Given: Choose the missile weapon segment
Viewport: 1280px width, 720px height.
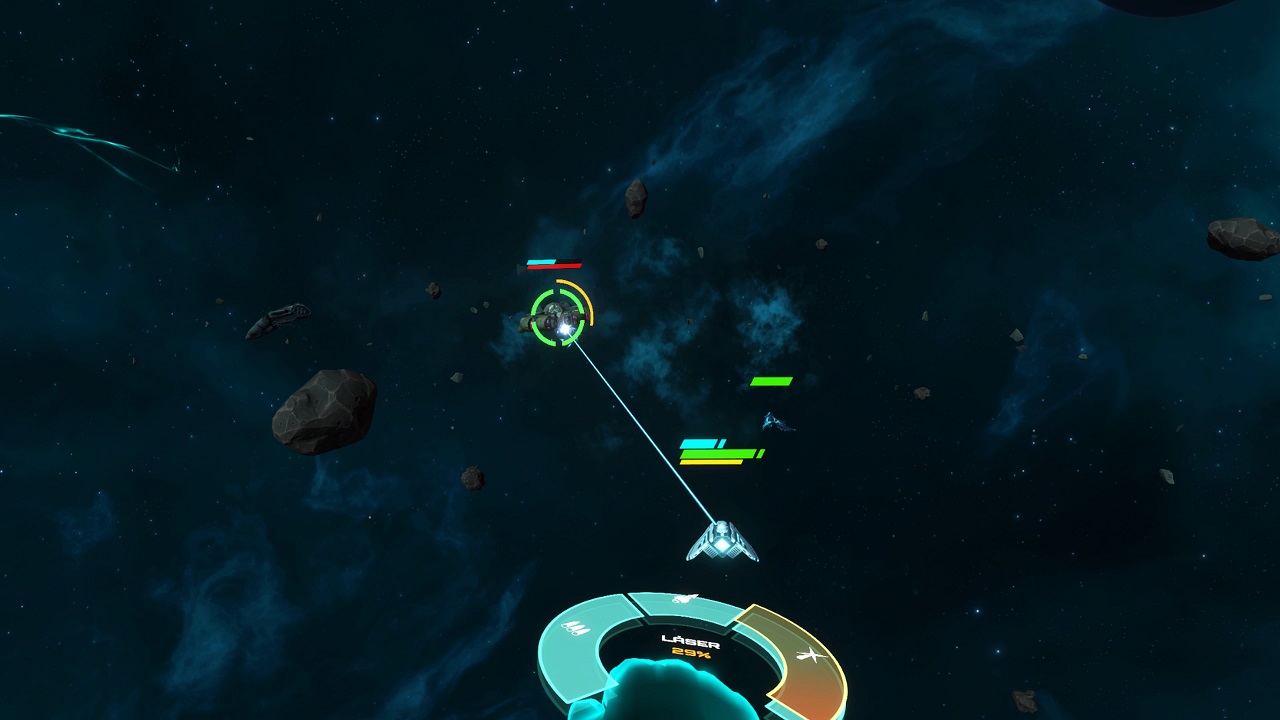Looking at the screenshot, I should [685, 602].
